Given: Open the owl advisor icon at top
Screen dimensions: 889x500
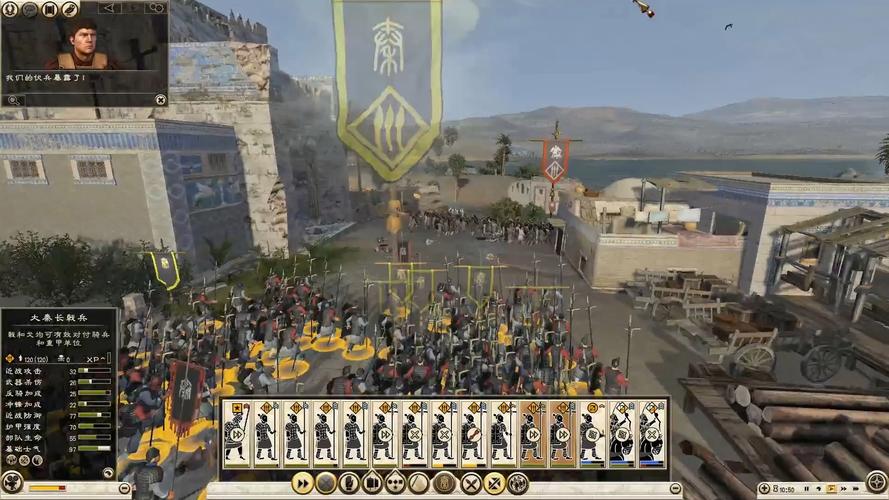Looking at the screenshot, I should [70, 9].
